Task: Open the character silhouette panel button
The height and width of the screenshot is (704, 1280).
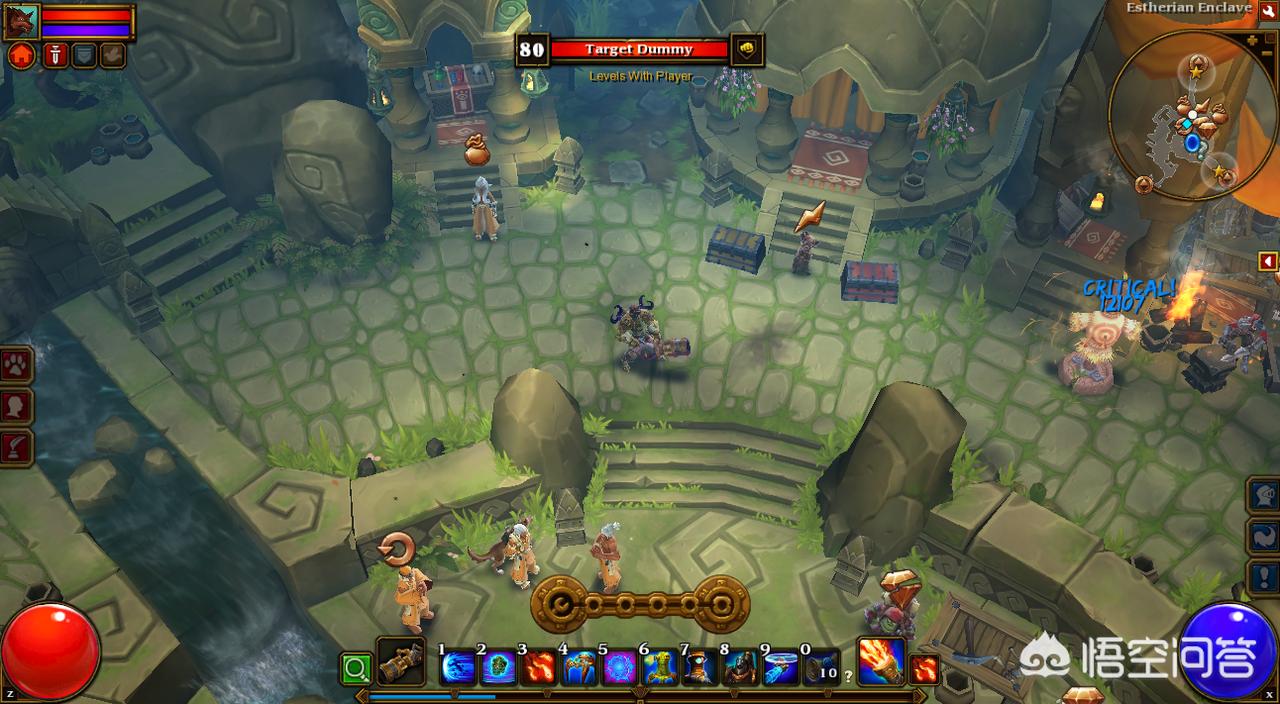Action: [17, 406]
